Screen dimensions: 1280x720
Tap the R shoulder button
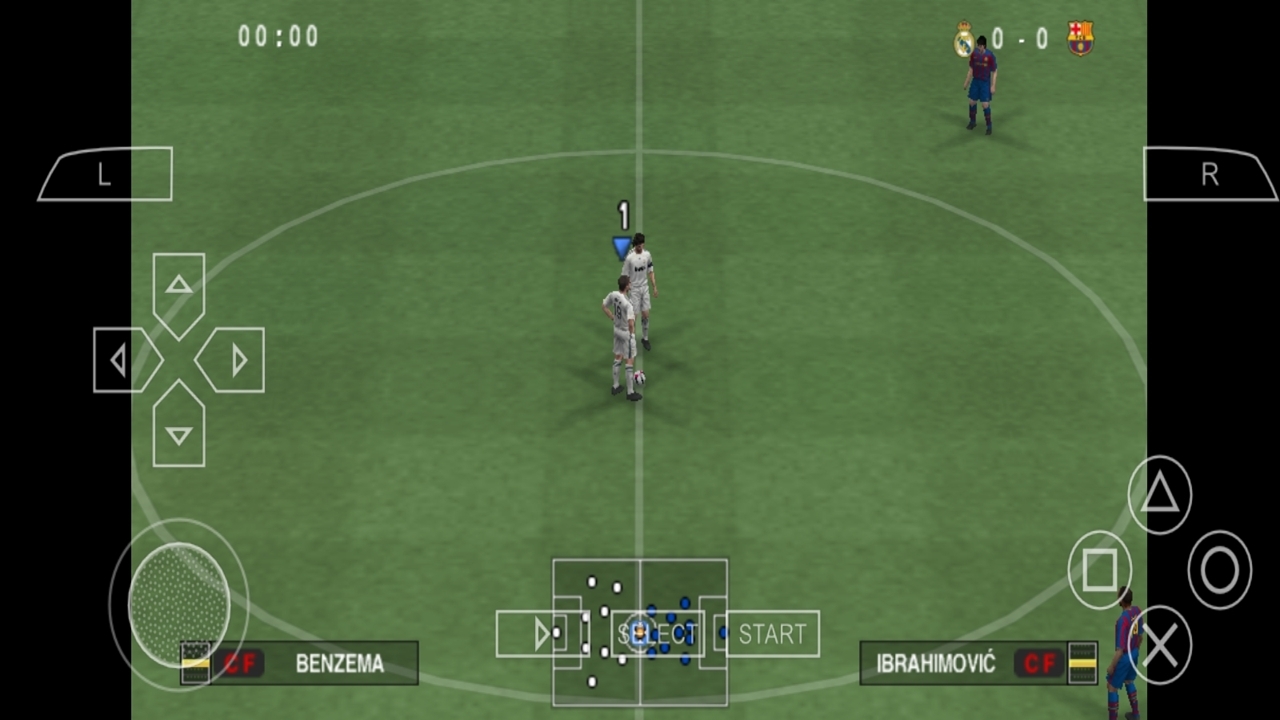(x=1209, y=174)
